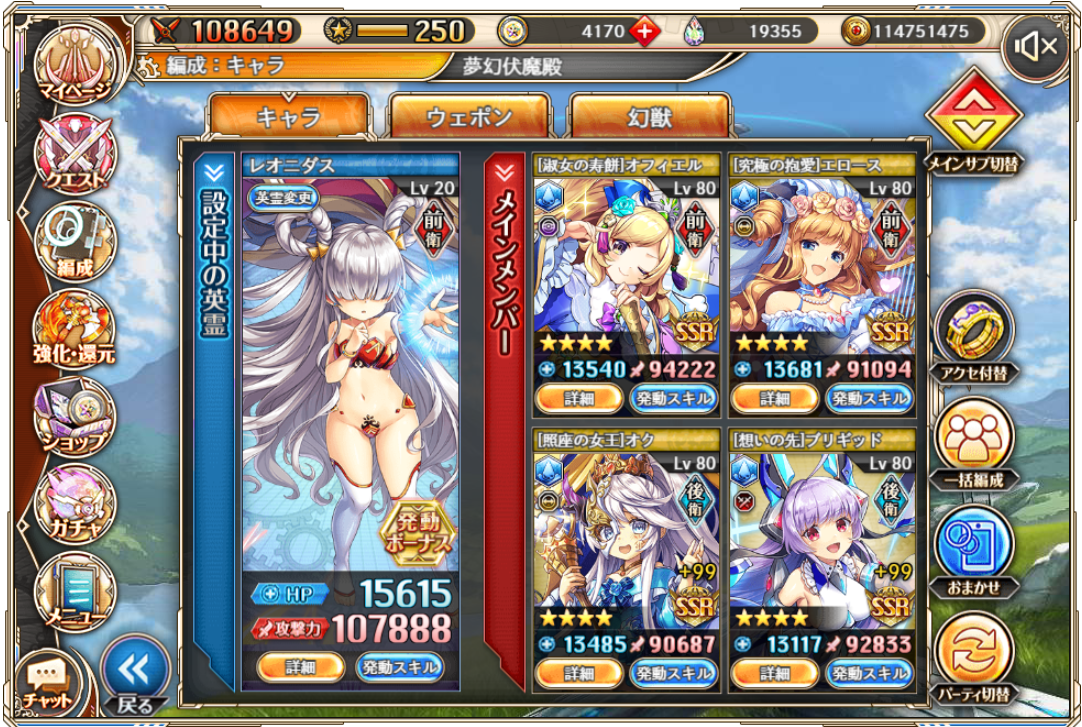Image resolution: width=1082 pixels, height=727 pixels.
Task: Open the メニュー button
Action: tap(76, 590)
